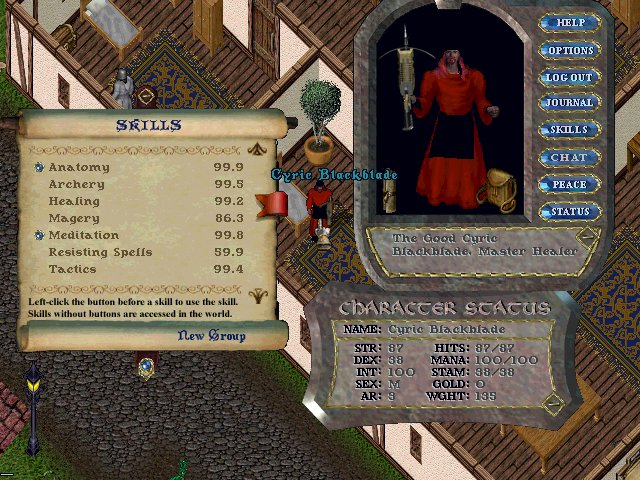The image size is (640, 480).
Task: Click the Log Out button
Action: click(x=570, y=77)
